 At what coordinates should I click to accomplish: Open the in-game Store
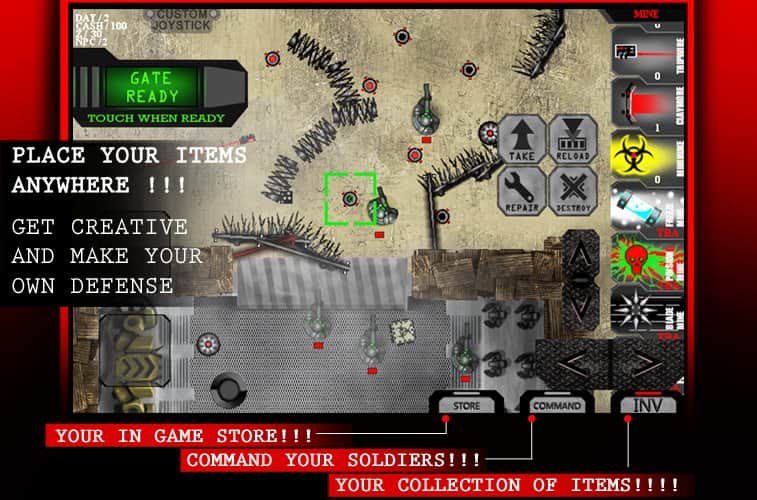[x=466, y=405]
